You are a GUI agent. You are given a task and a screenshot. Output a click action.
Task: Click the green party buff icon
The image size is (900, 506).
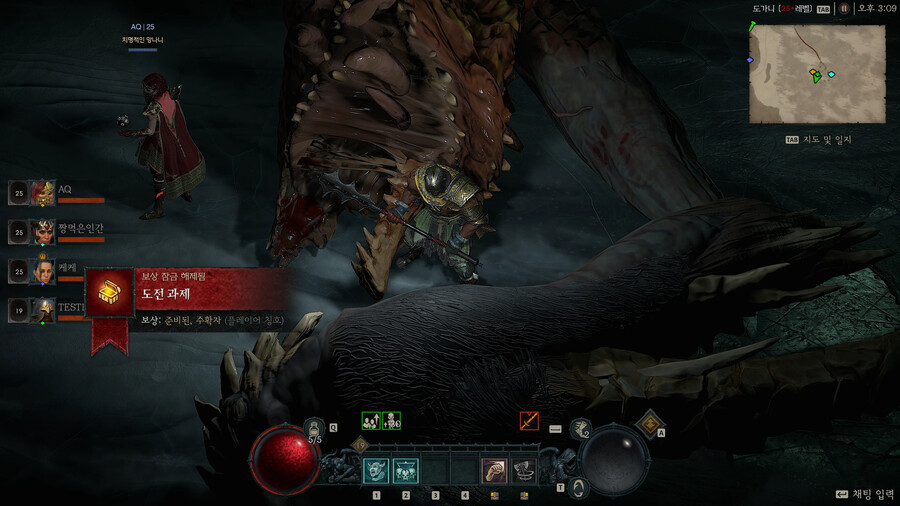click(x=371, y=421)
